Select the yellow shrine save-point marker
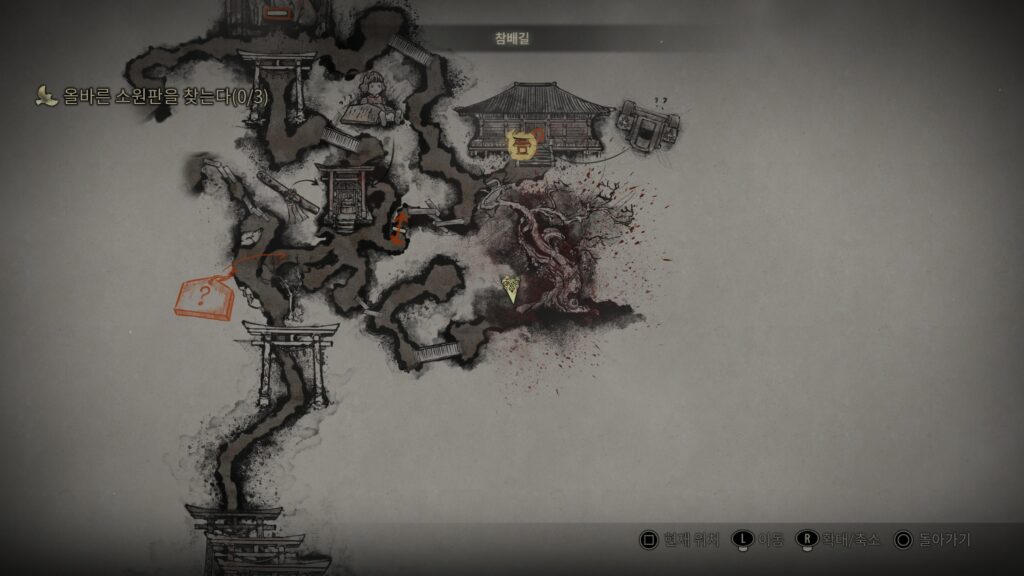 tap(520, 145)
